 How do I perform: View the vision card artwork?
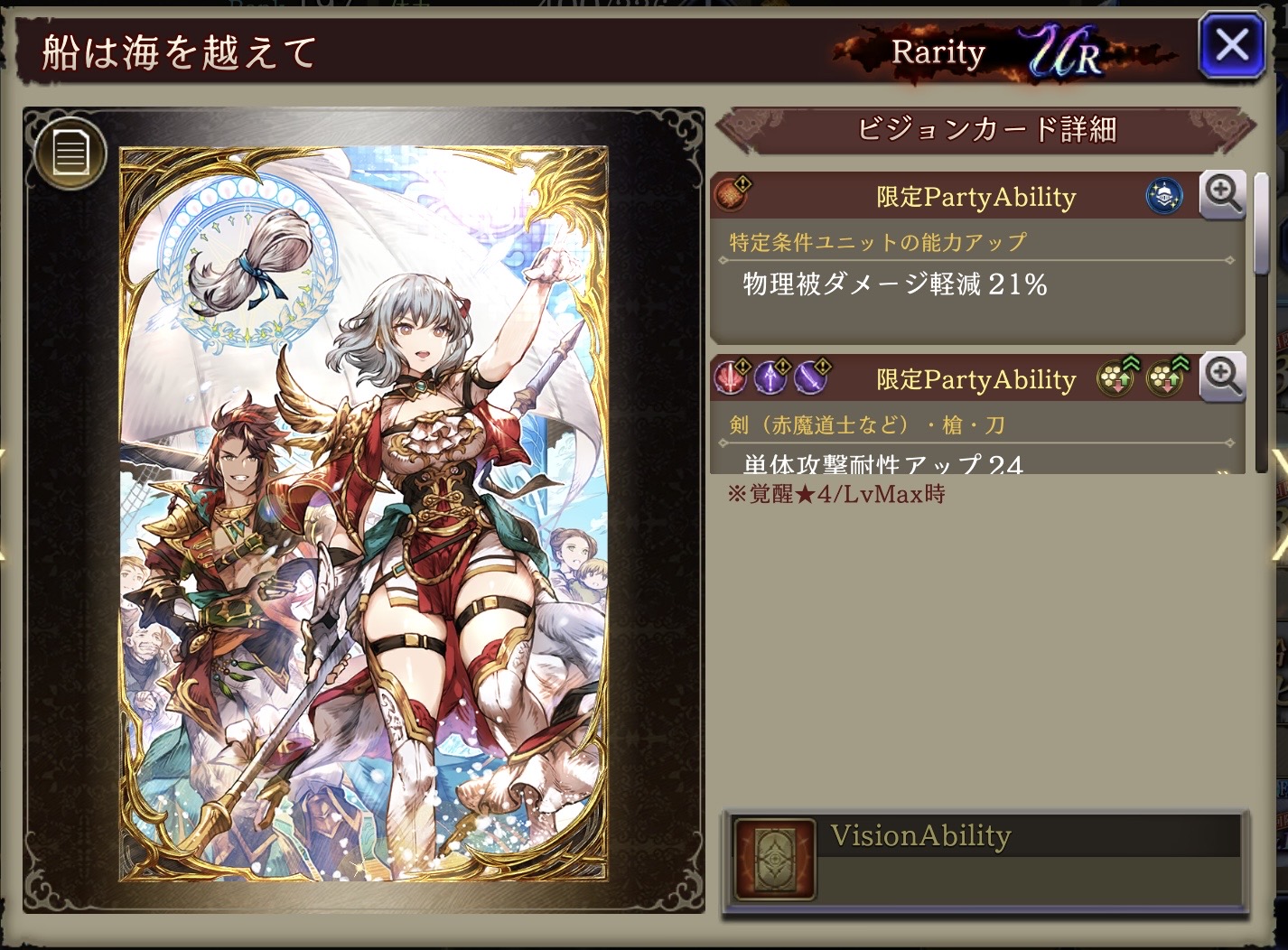click(364, 515)
